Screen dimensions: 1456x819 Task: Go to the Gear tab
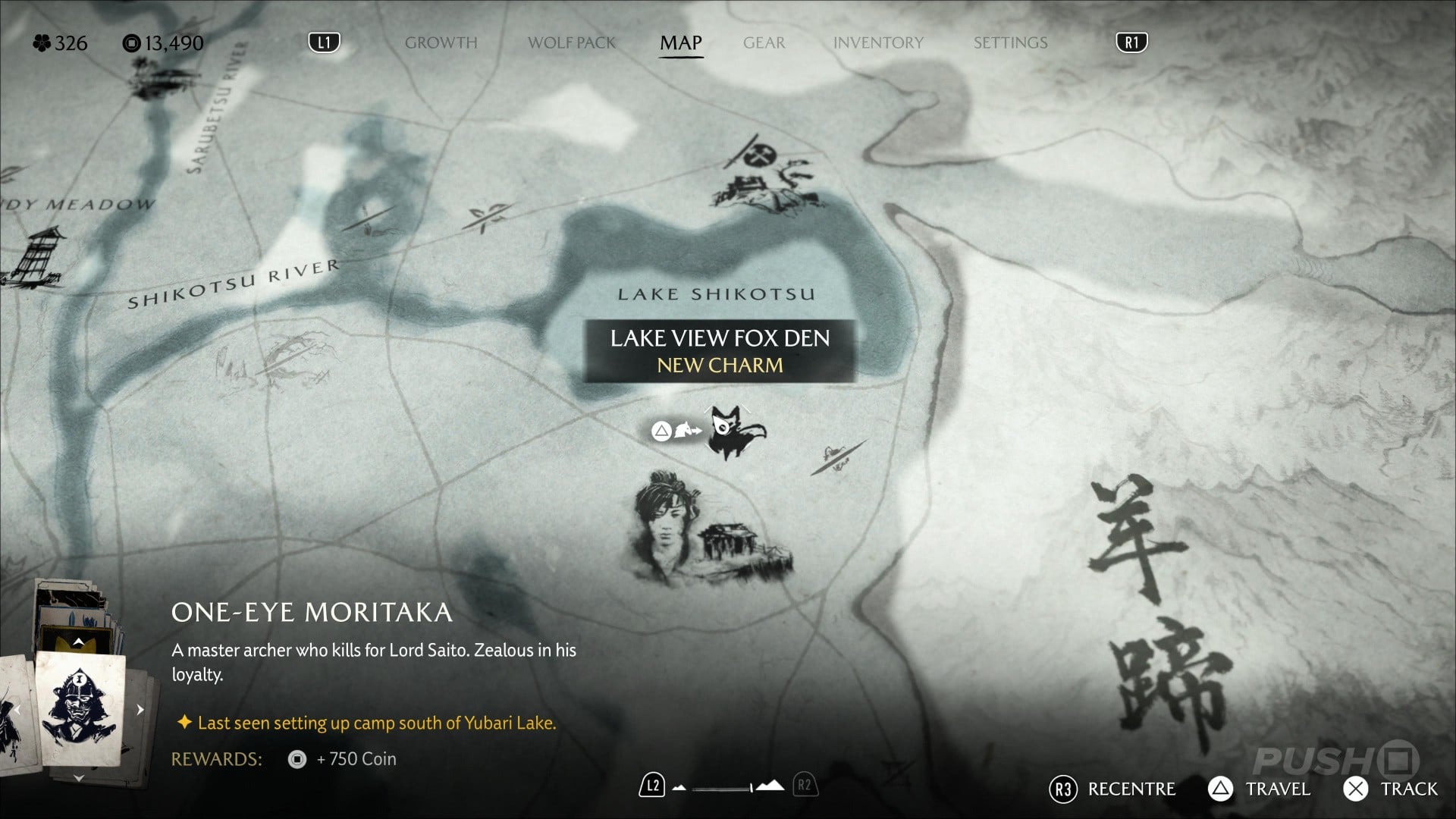click(764, 42)
